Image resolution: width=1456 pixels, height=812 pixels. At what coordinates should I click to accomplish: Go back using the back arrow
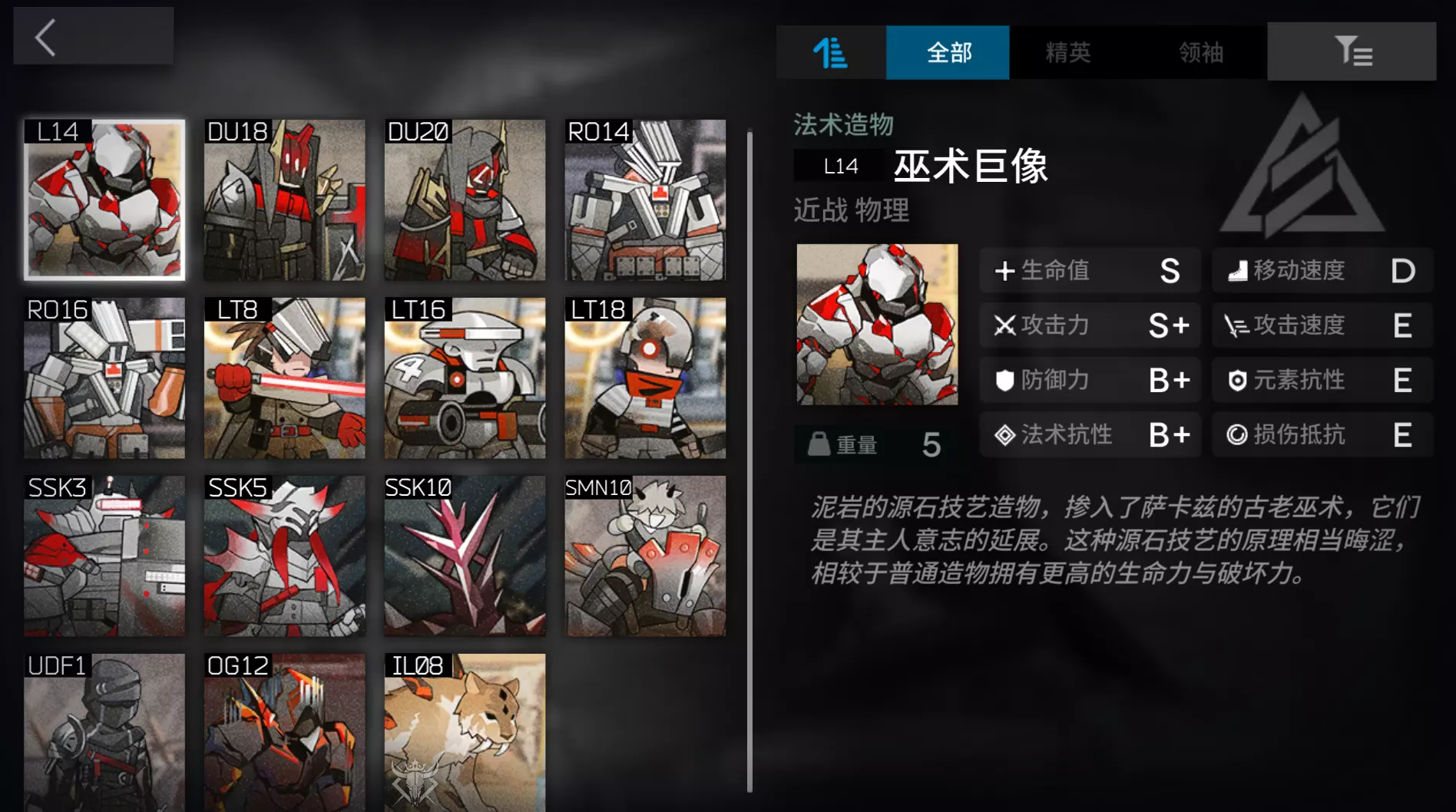click(x=44, y=36)
